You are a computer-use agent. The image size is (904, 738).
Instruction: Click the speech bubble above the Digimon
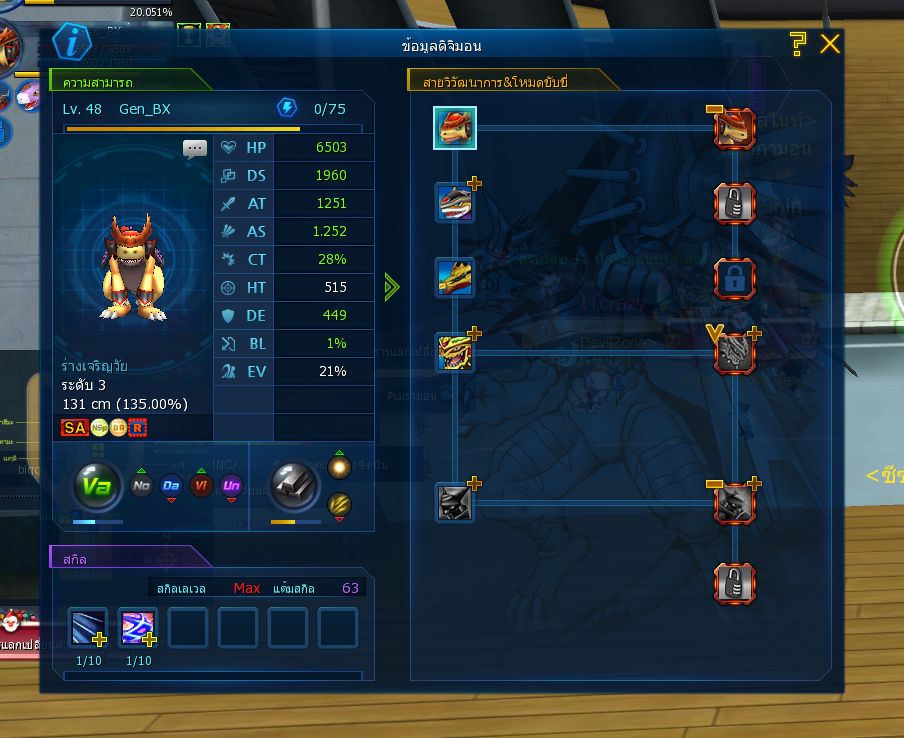pyautogui.click(x=195, y=148)
